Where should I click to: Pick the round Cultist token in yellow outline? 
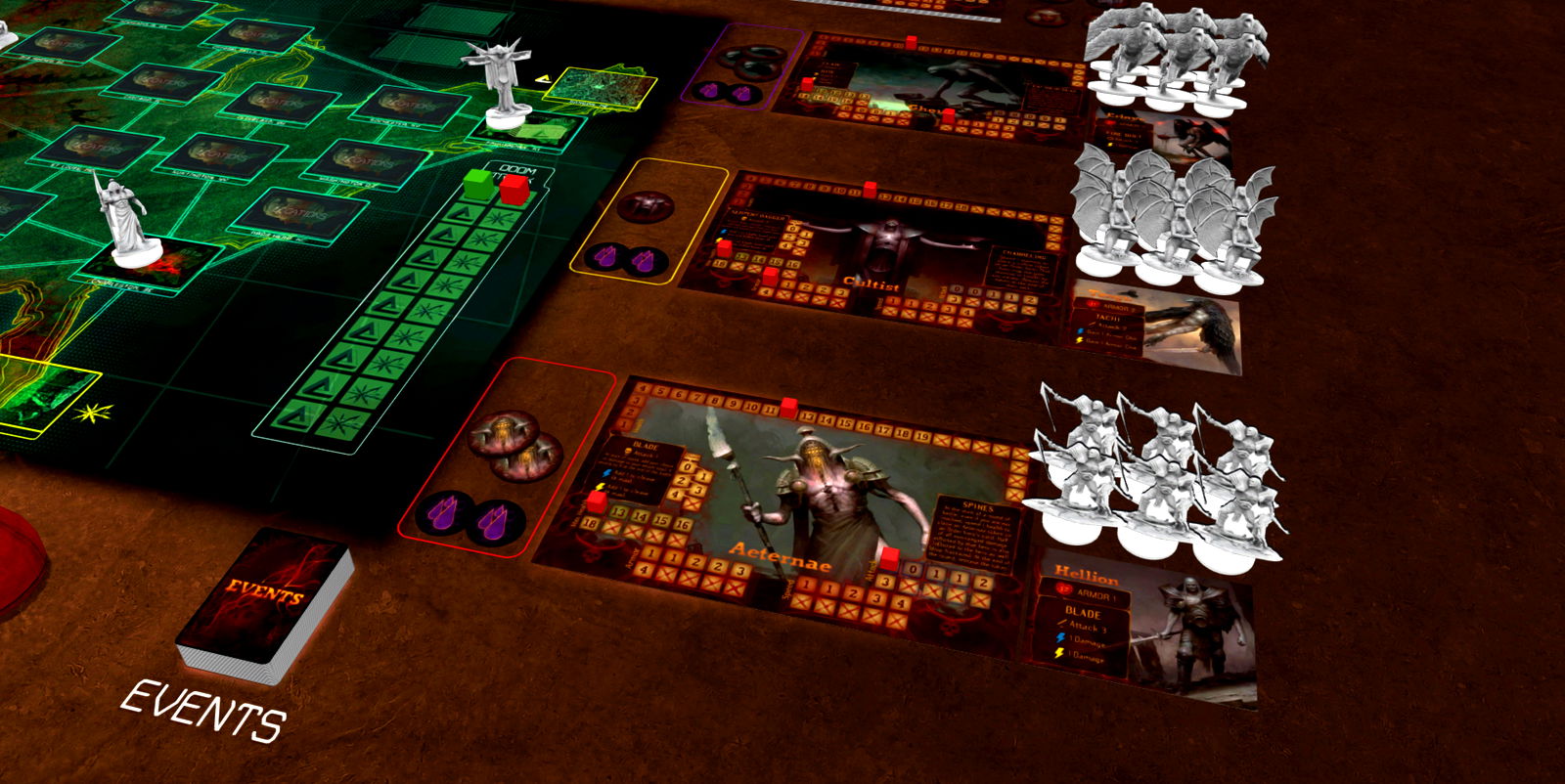645,207
